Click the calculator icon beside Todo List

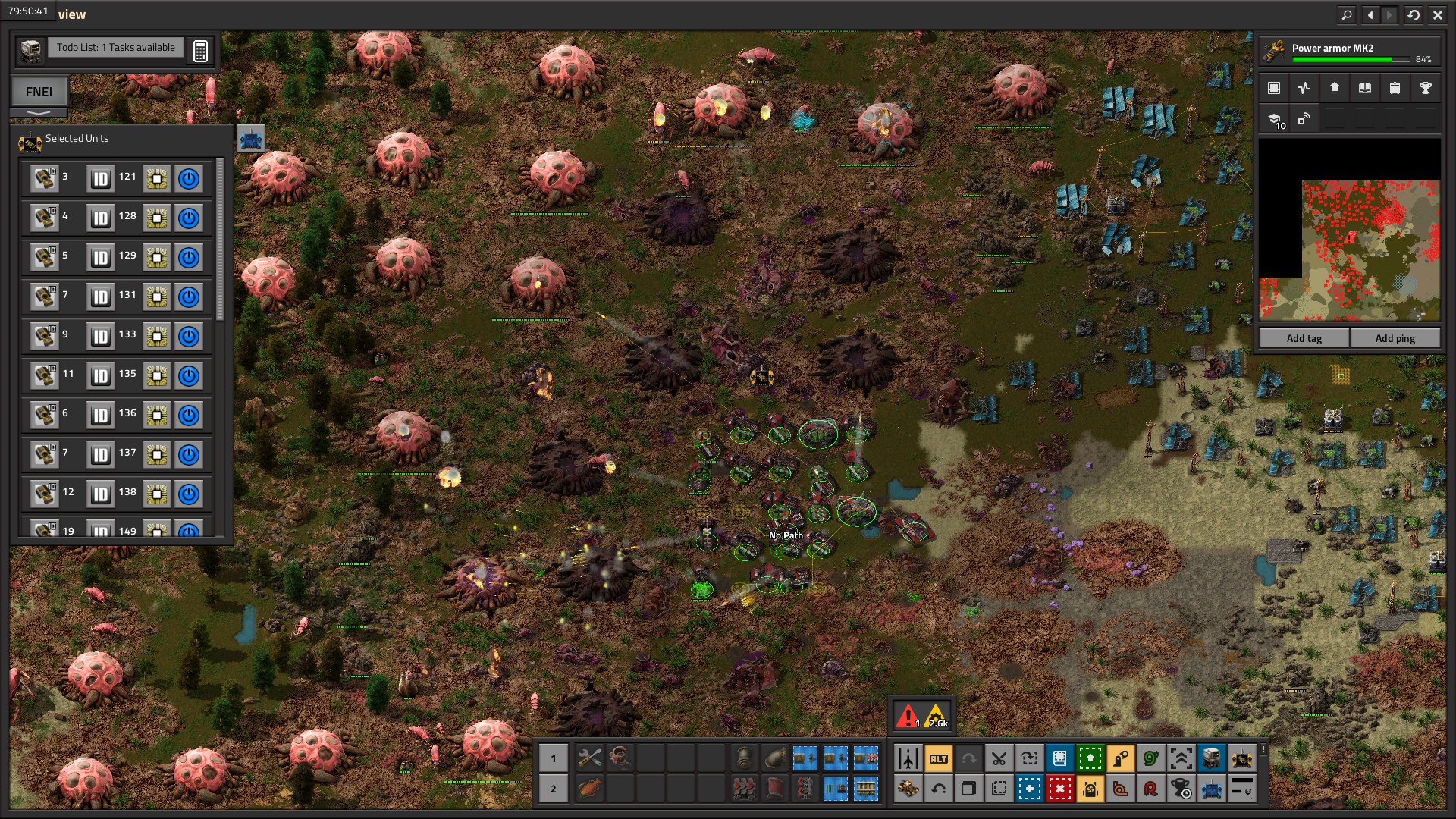tap(200, 51)
